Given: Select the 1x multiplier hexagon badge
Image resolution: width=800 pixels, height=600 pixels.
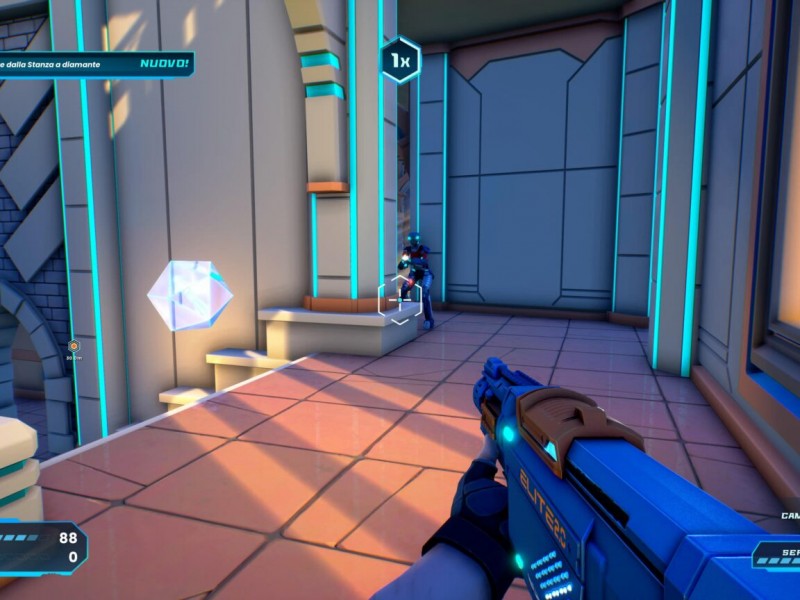Looking at the screenshot, I should tap(400, 61).
